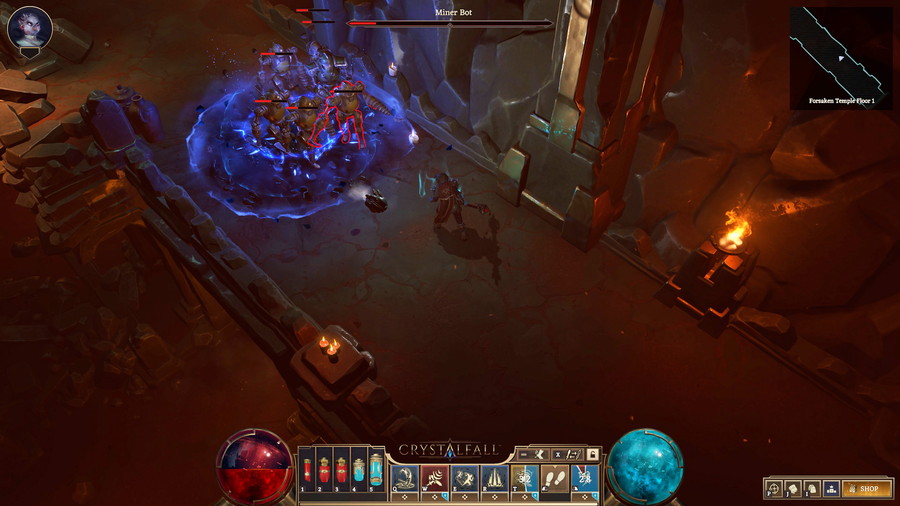Select the T skill on cooldown
Image resolution: width=900 pixels, height=506 pixels.
click(x=524, y=478)
